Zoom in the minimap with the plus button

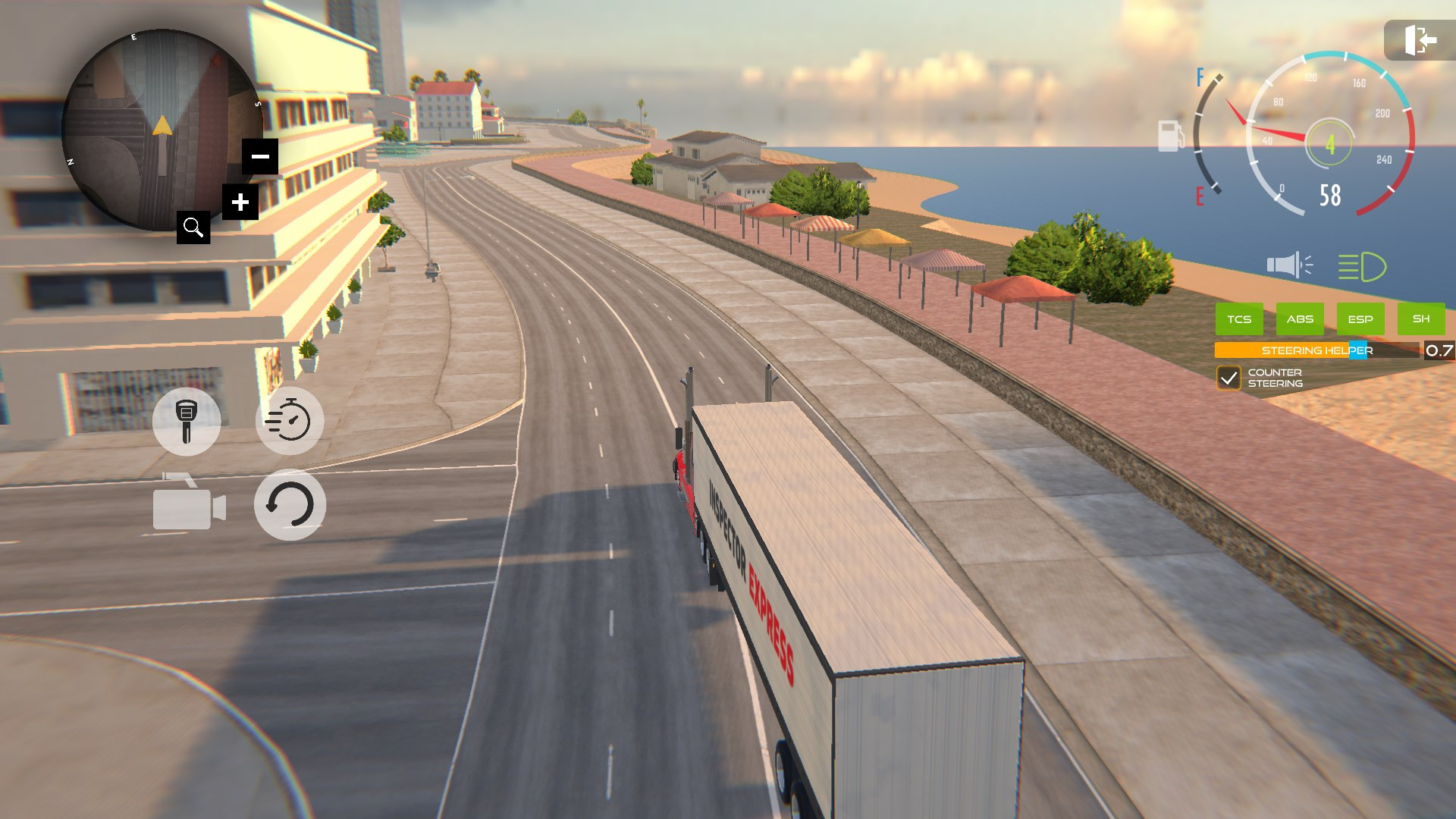coord(240,202)
